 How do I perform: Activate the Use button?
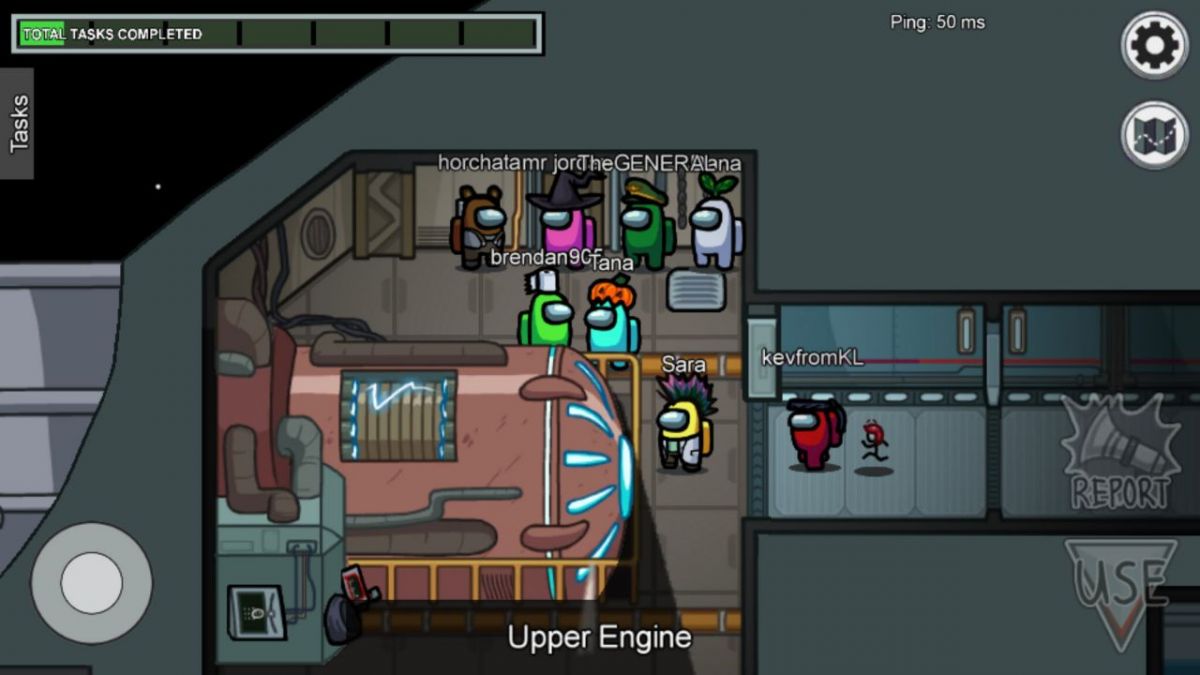tap(1120, 590)
